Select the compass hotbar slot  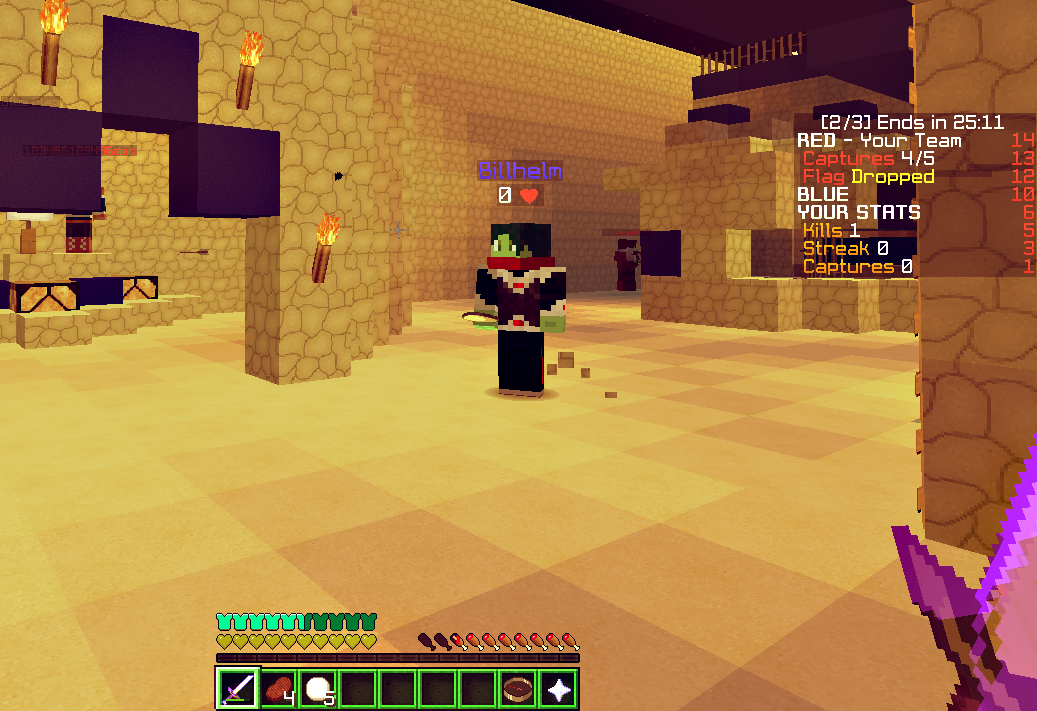coord(518,688)
